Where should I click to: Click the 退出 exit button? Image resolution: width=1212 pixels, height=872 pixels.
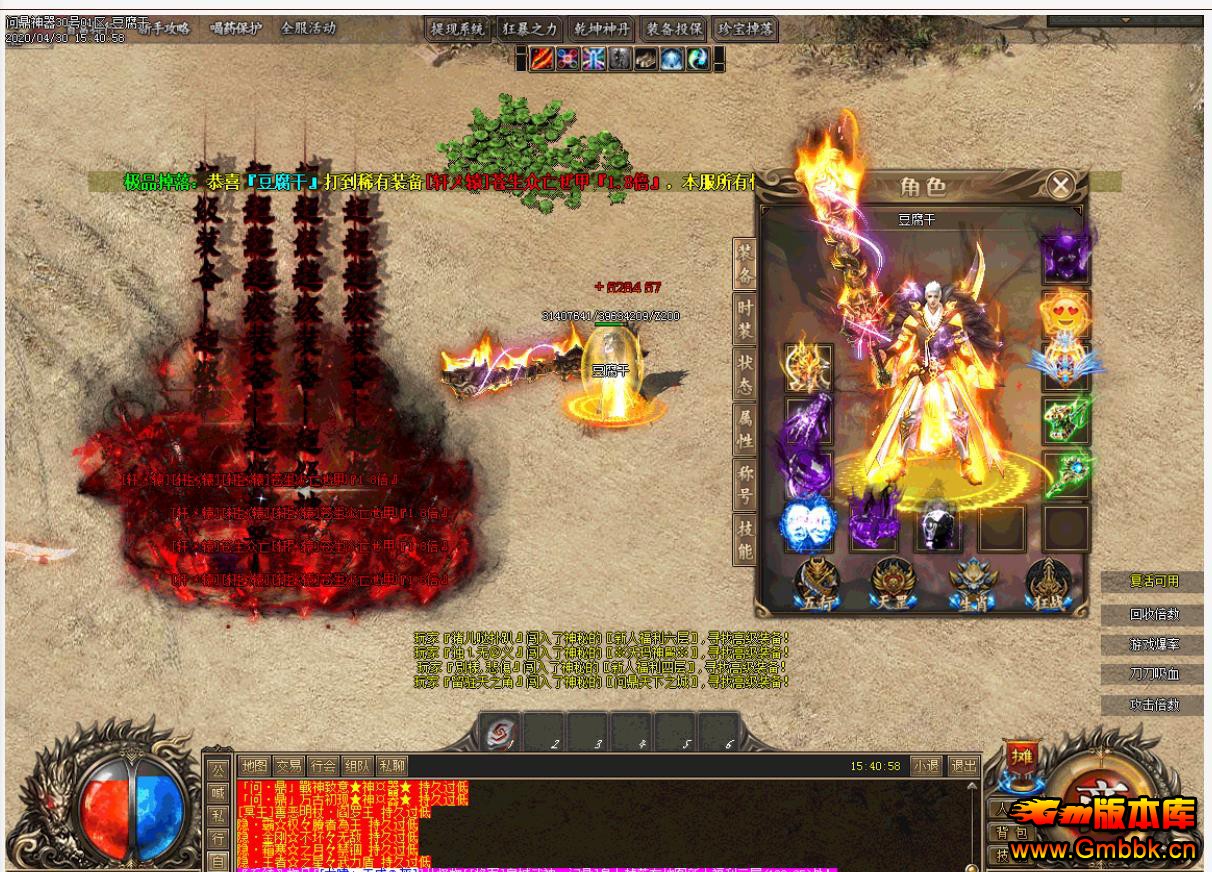pyautogui.click(x=964, y=766)
